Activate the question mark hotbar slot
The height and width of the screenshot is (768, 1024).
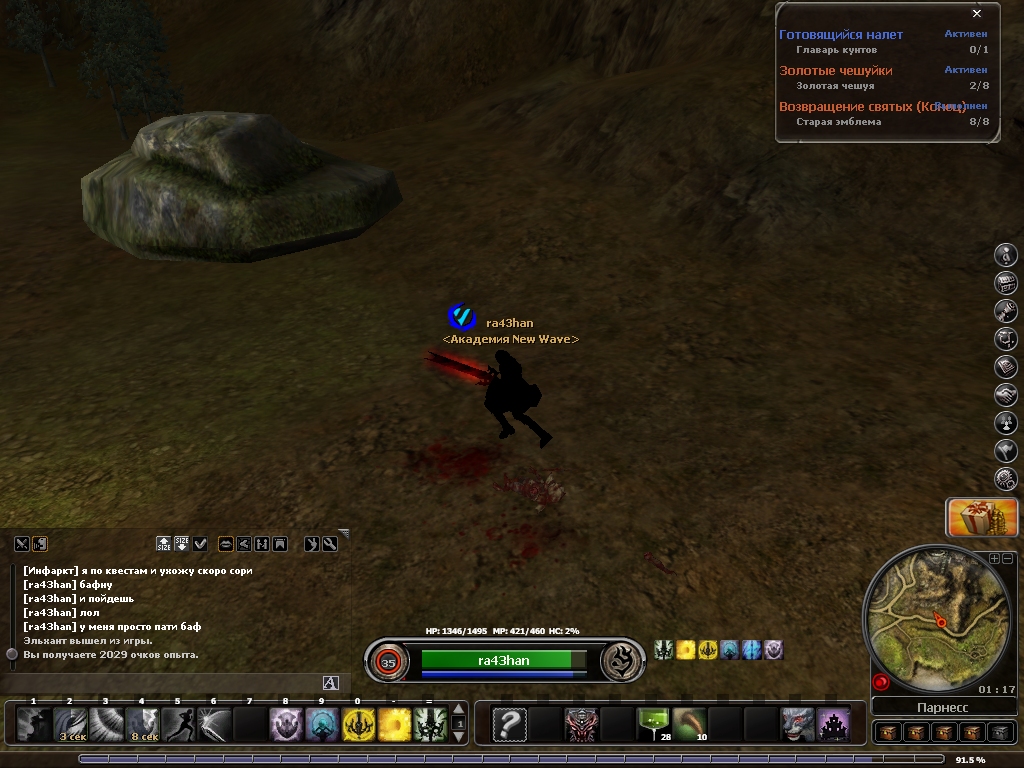coord(509,723)
